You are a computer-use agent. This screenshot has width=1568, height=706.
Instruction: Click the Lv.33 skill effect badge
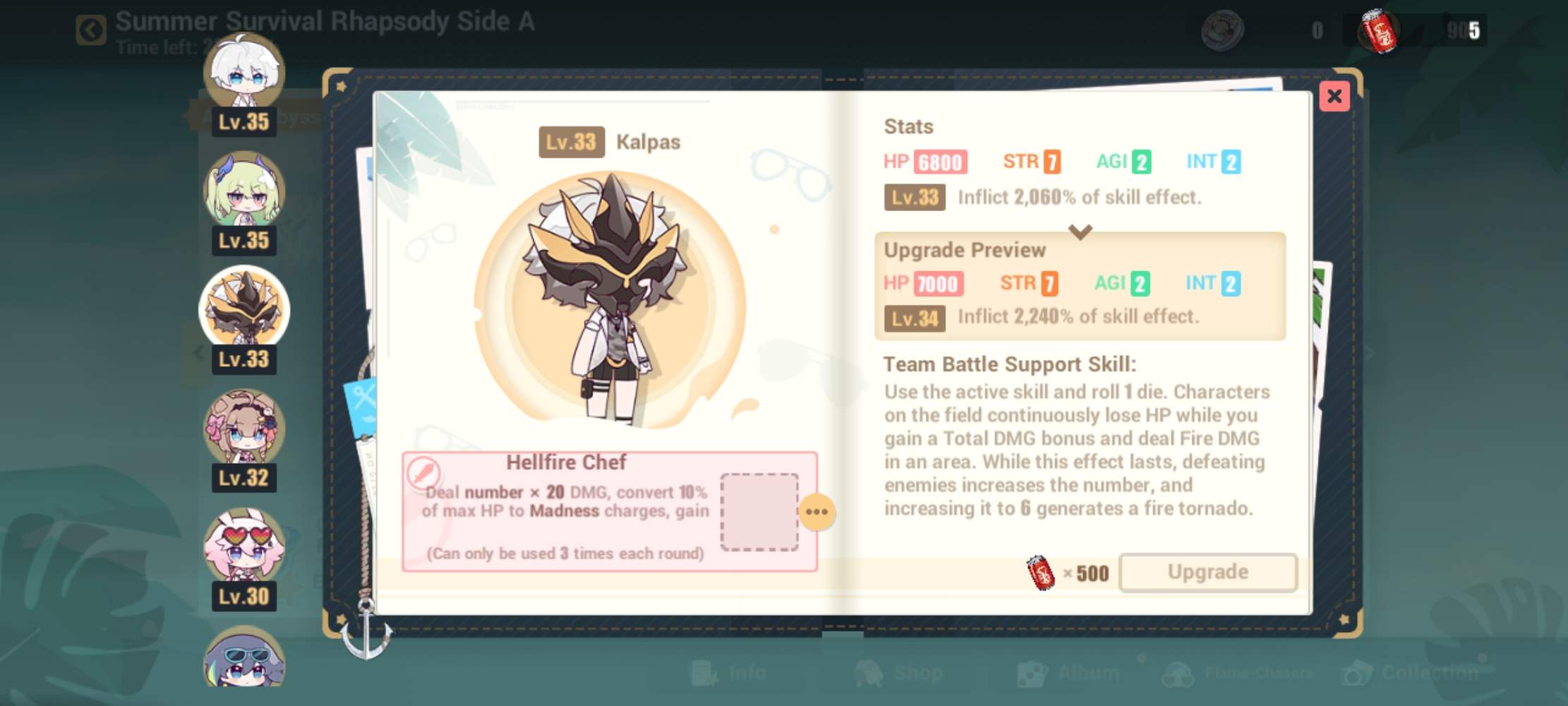914,198
